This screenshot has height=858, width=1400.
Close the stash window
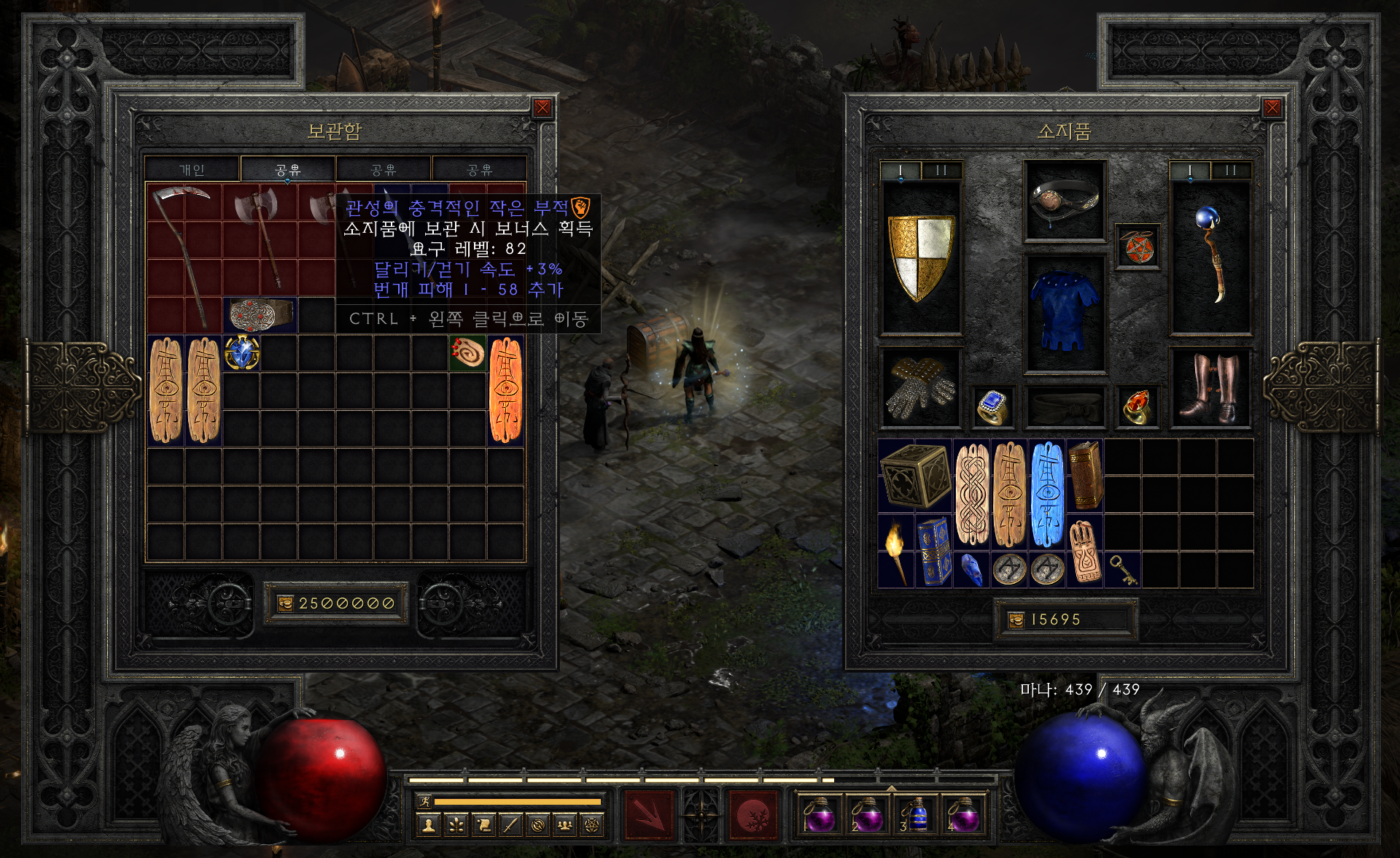pos(542,109)
